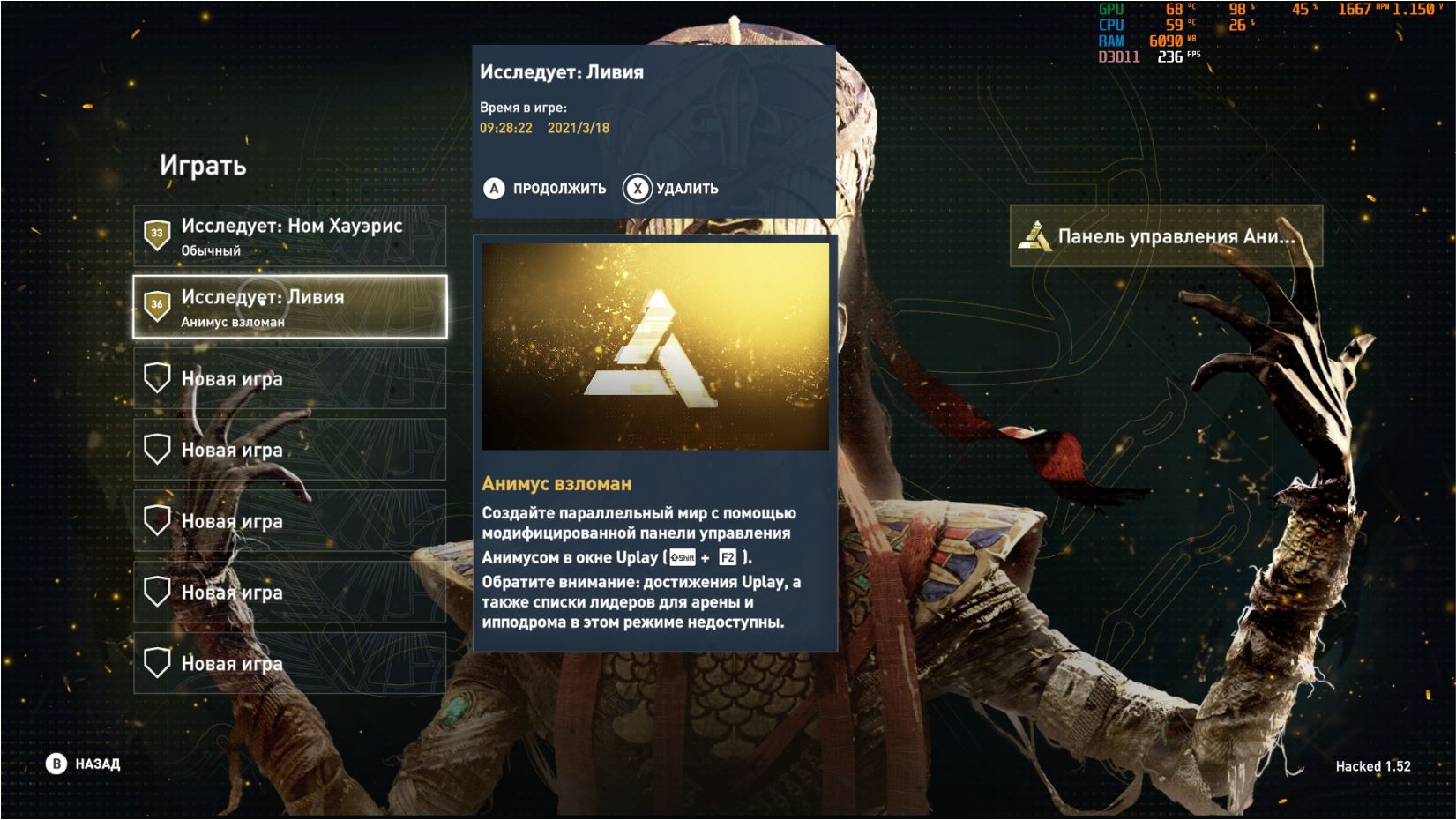This screenshot has width=1456, height=820.
Task: Choose the Ливия hacked Animus save
Action: point(289,307)
